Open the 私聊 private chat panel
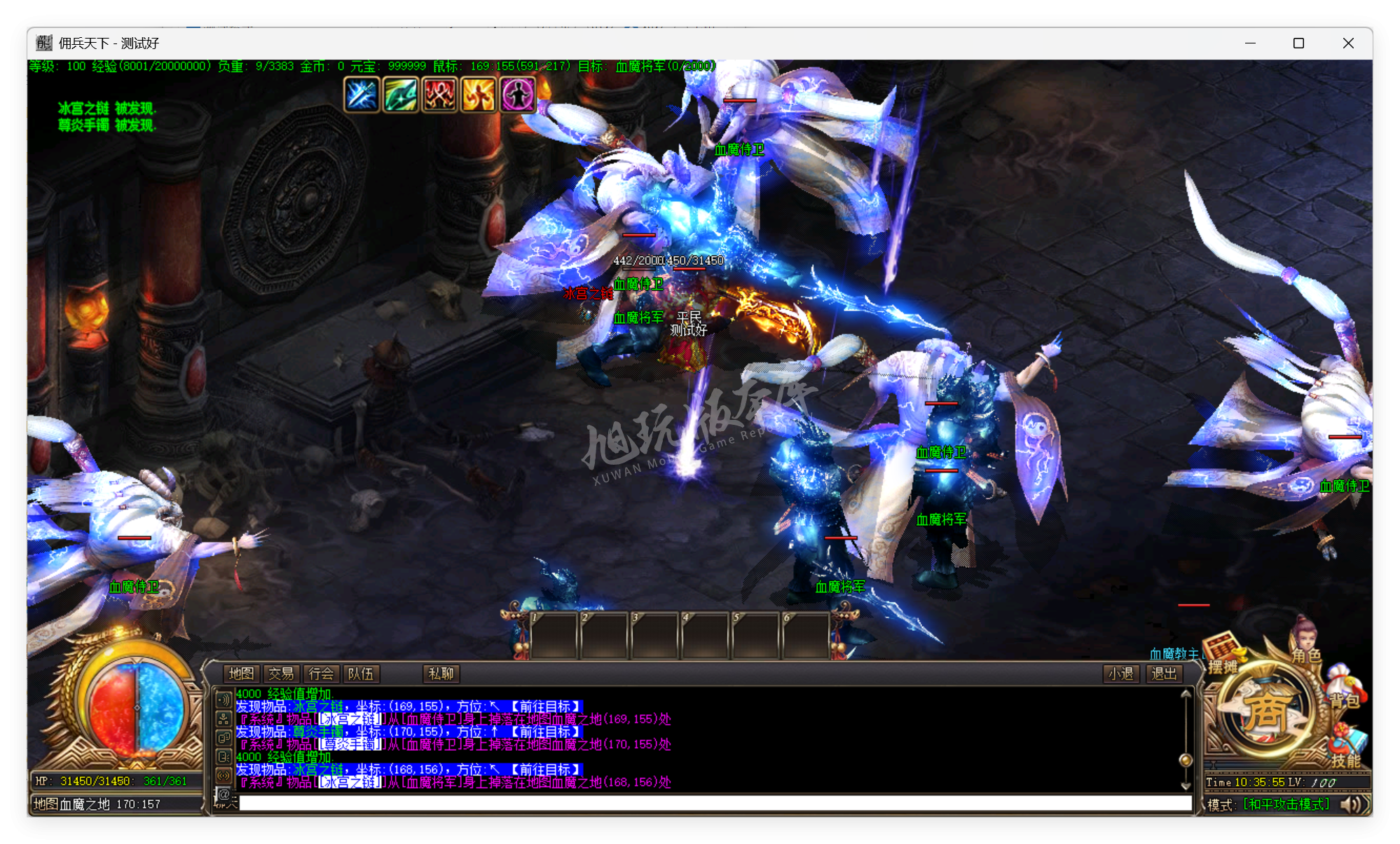 pyautogui.click(x=440, y=674)
